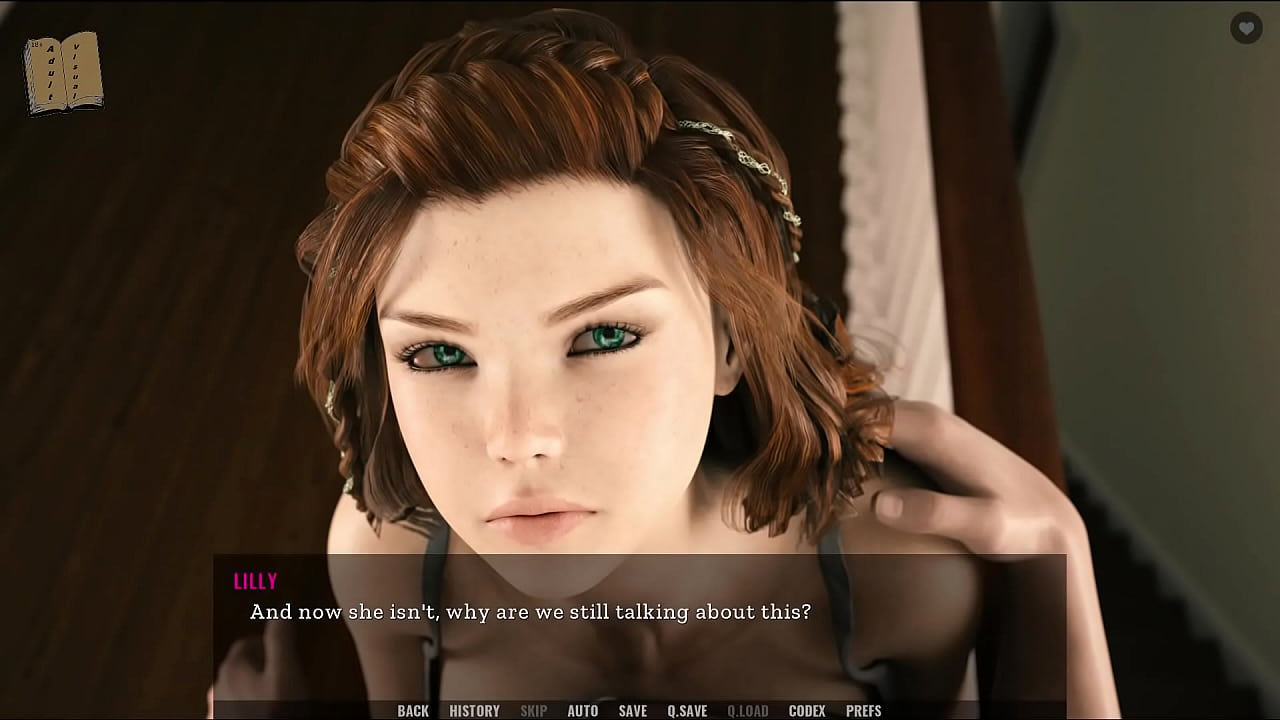Open the CODEX
This screenshot has height=720, width=1280.
tap(807, 711)
